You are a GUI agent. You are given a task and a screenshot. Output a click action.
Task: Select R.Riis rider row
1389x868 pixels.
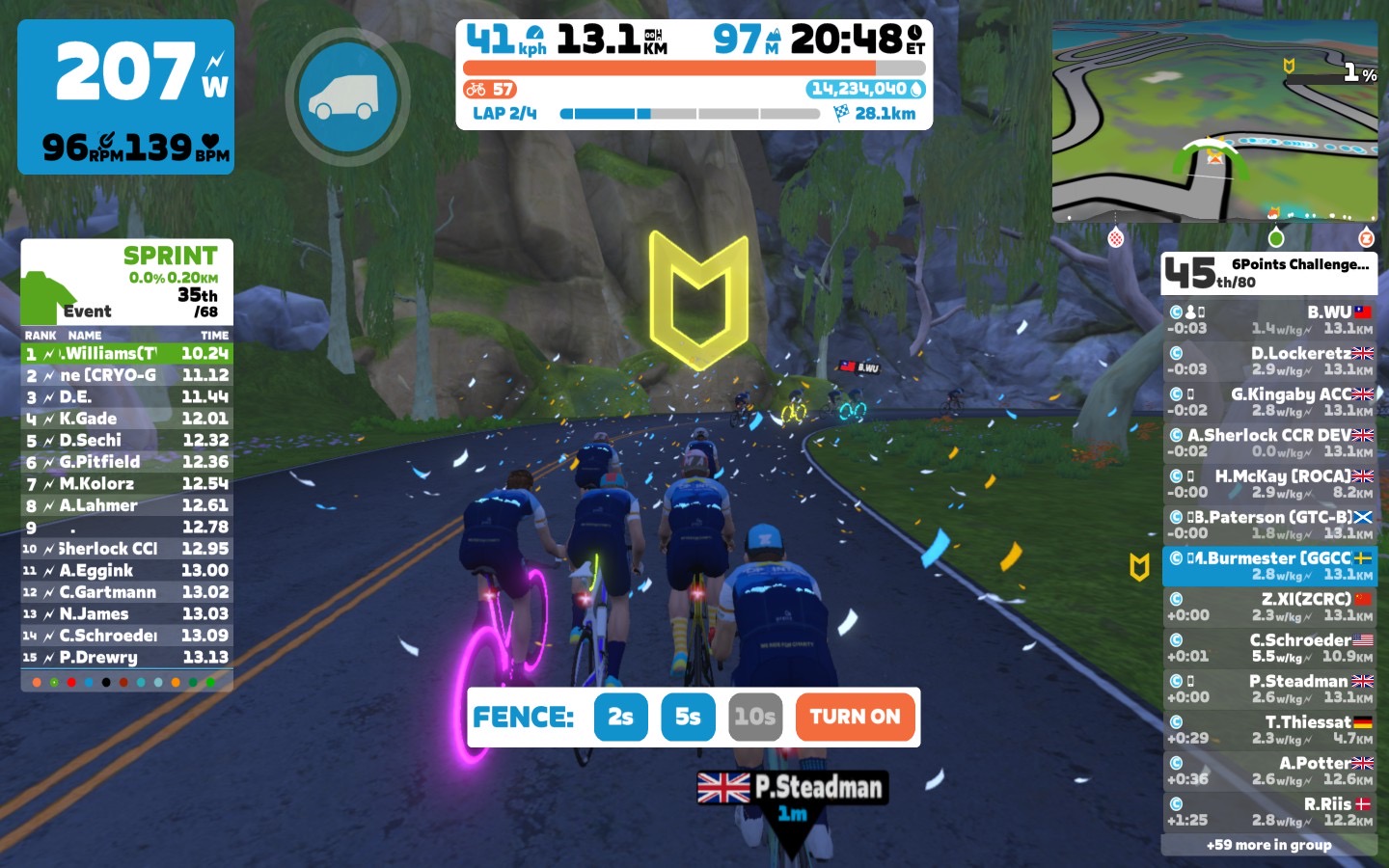coord(1268,812)
